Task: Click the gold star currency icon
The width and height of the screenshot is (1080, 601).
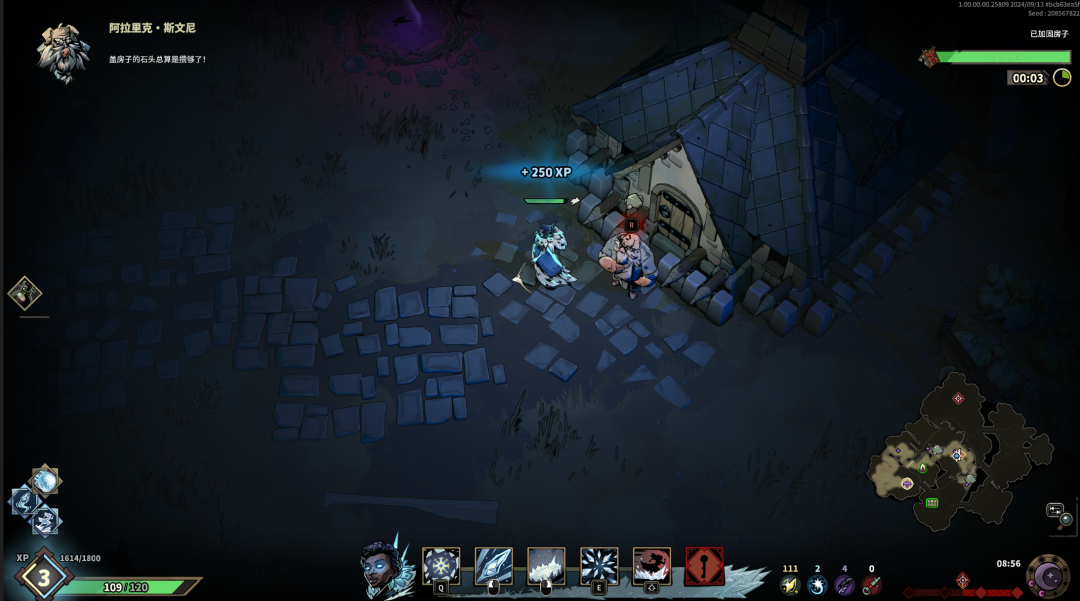Action: point(790,585)
